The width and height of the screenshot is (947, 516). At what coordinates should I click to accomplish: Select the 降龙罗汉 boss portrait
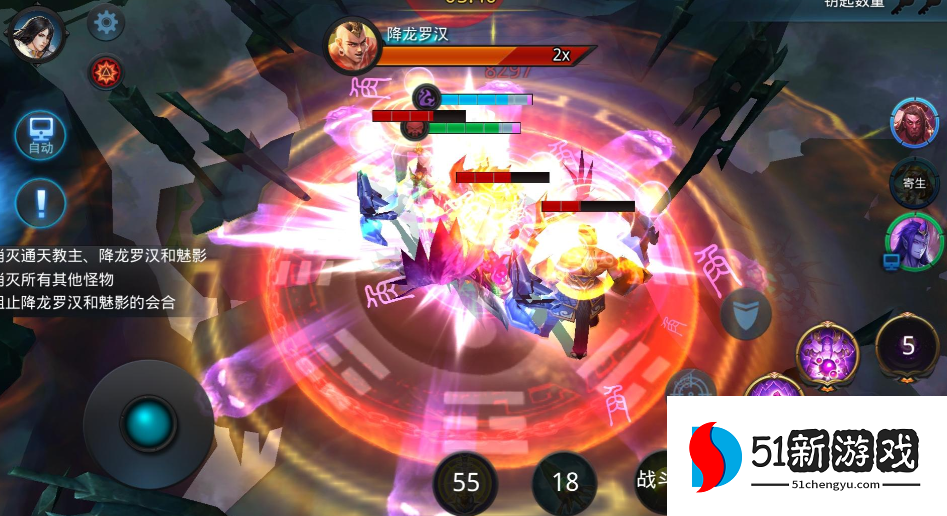click(352, 46)
